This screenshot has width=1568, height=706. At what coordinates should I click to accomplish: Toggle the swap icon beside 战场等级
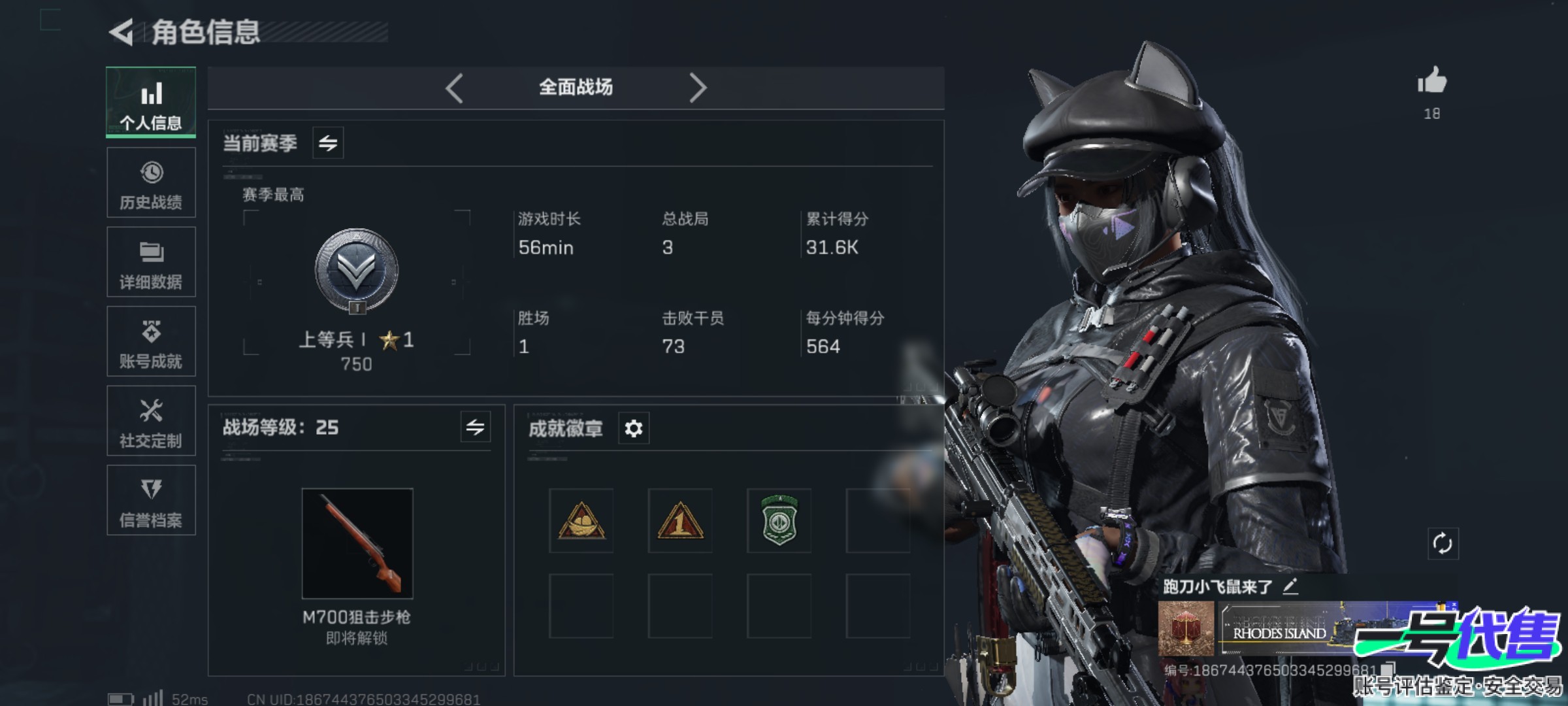[475, 428]
